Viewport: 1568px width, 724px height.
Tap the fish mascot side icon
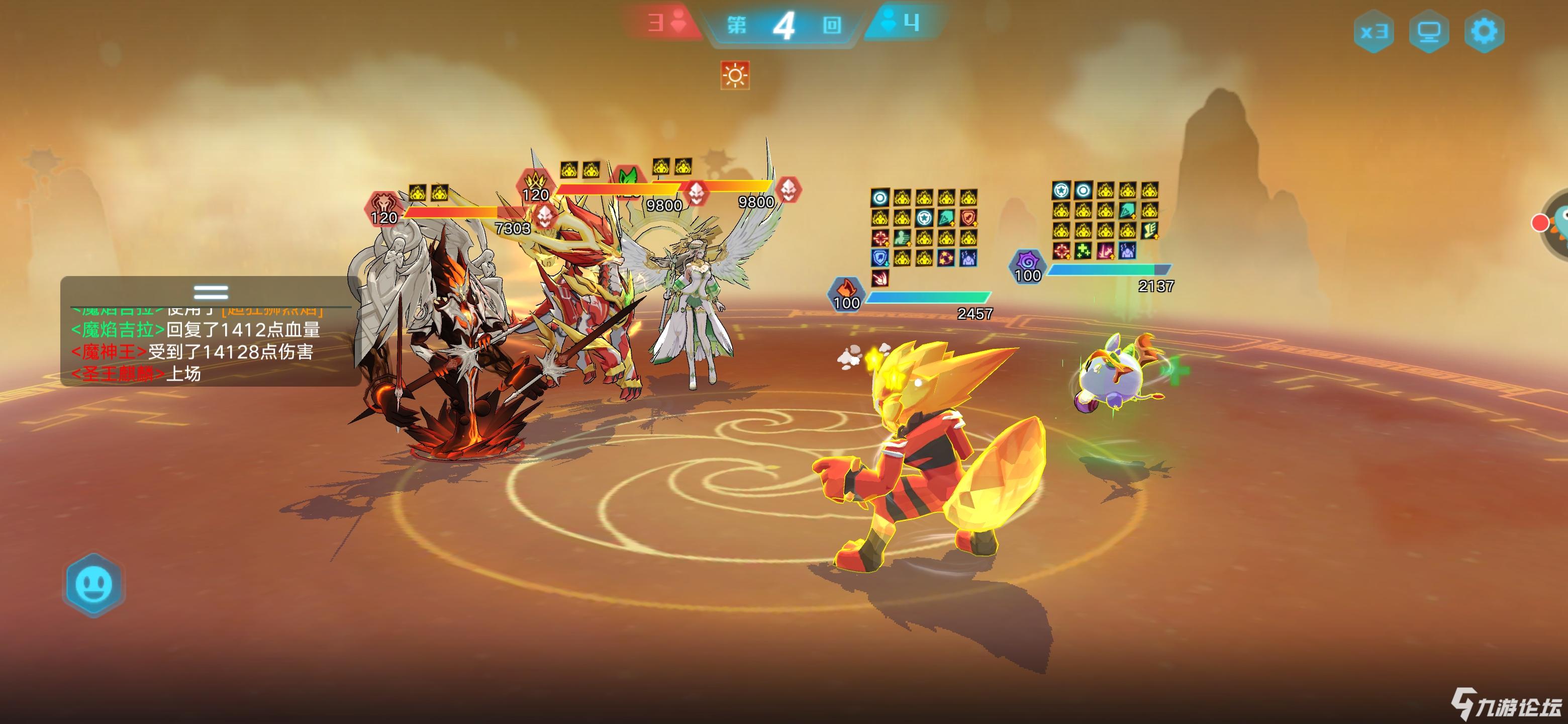click(x=1557, y=223)
